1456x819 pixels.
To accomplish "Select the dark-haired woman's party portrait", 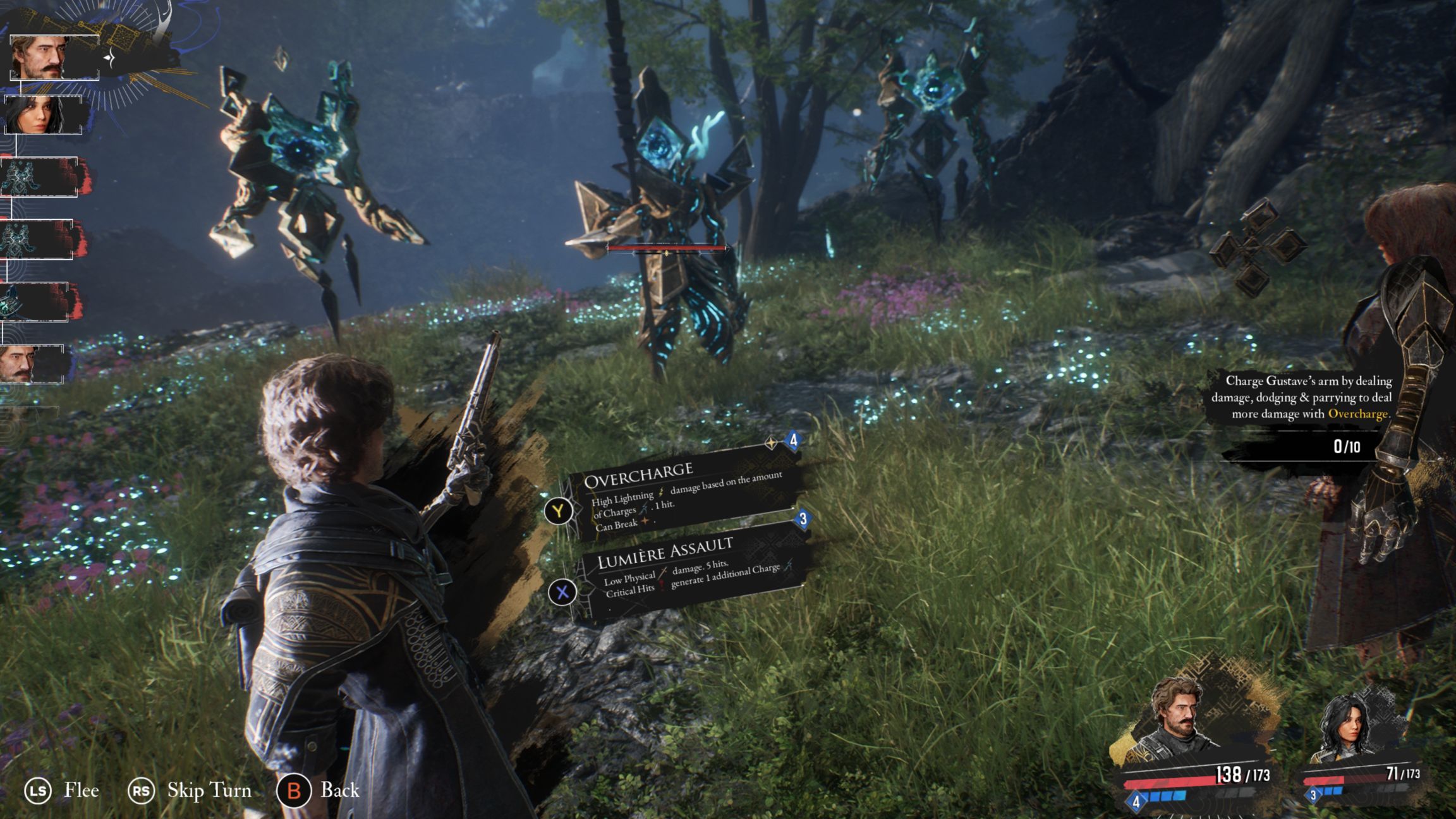I will (x=1349, y=730).
